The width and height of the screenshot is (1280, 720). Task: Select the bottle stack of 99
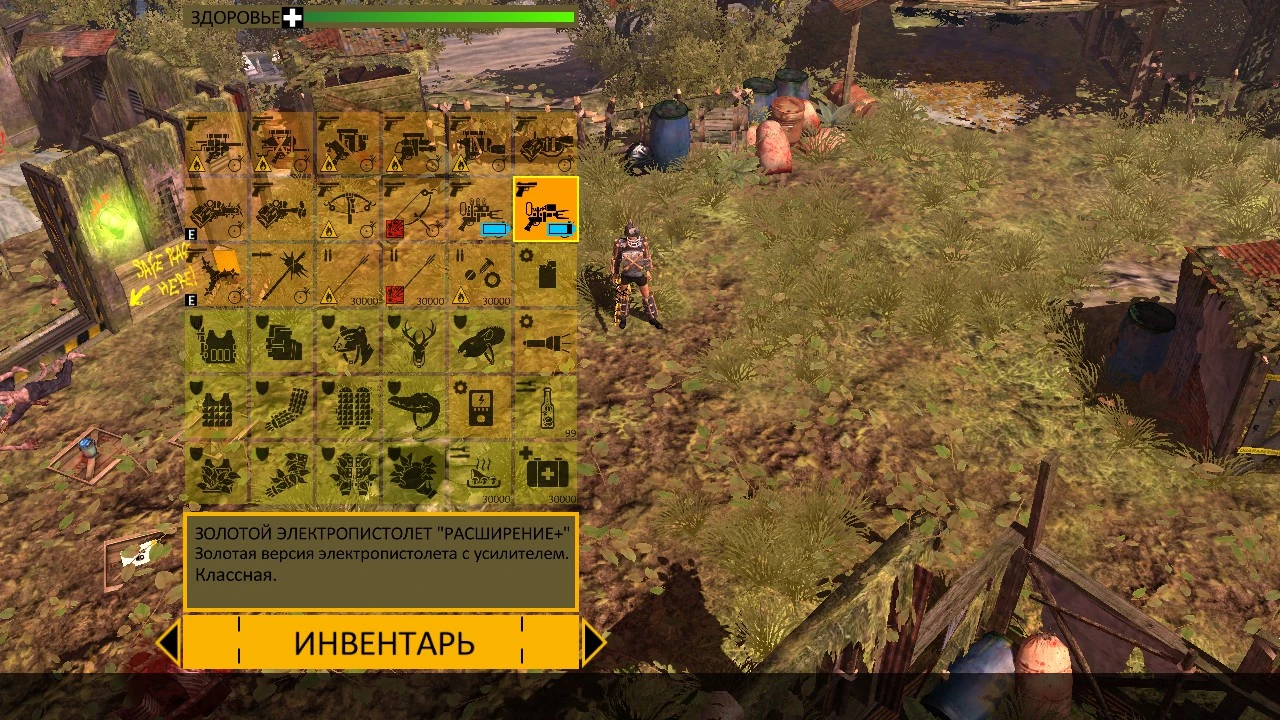pyautogui.click(x=546, y=410)
